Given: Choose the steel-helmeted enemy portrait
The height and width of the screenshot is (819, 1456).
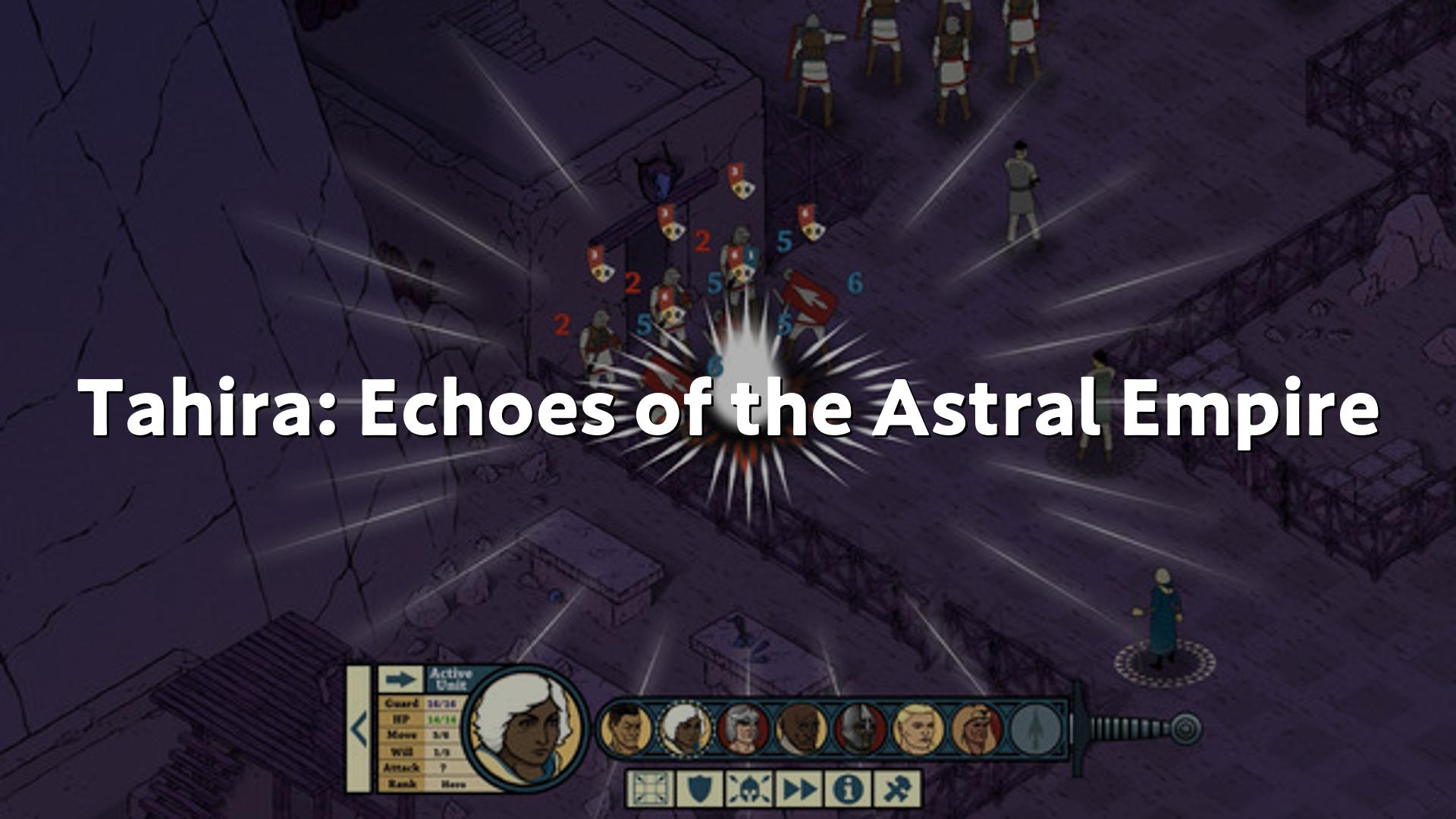Looking at the screenshot, I should tap(860, 730).
